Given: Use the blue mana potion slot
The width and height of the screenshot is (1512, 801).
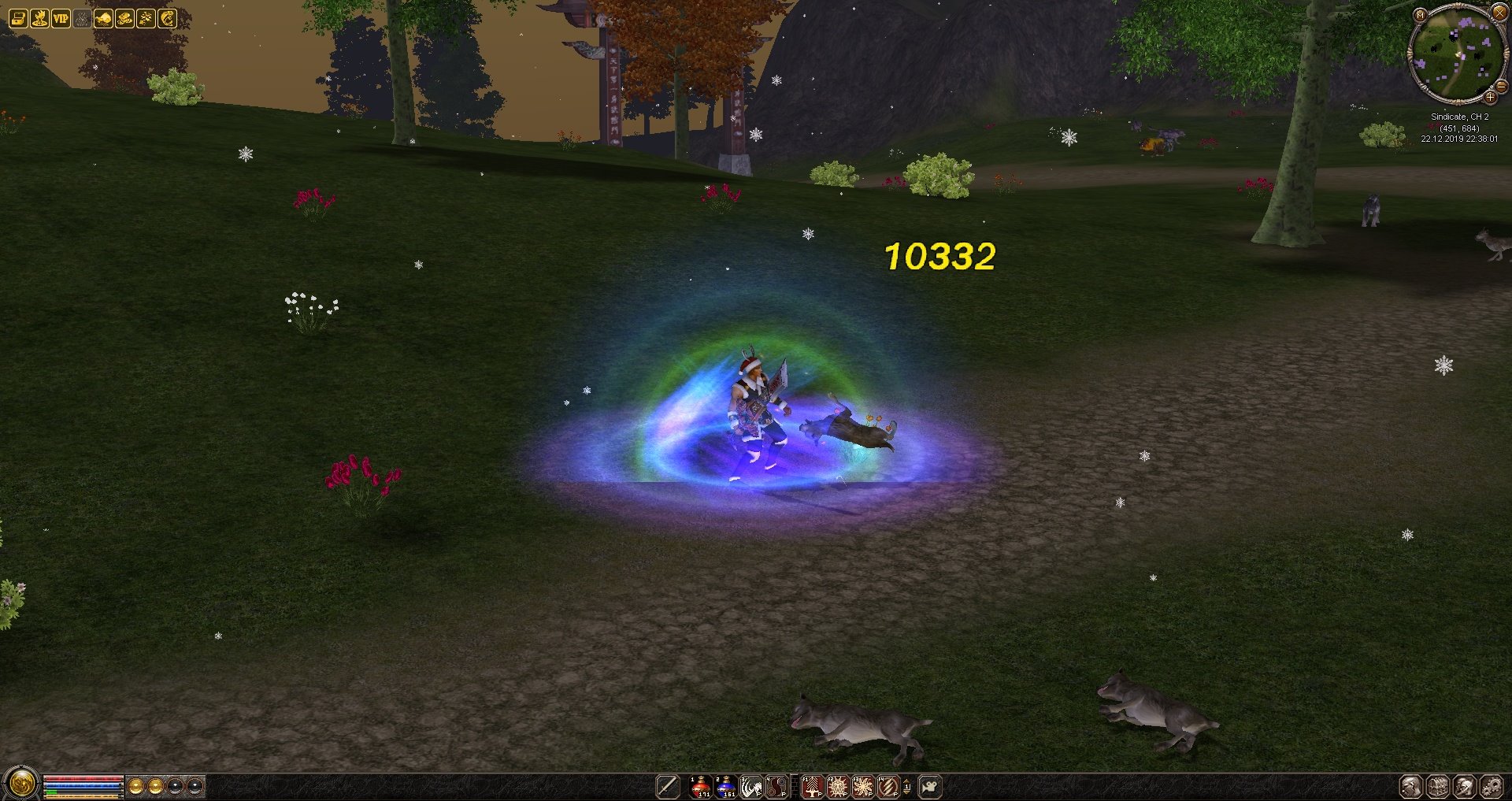Looking at the screenshot, I should (x=725, y=786).
